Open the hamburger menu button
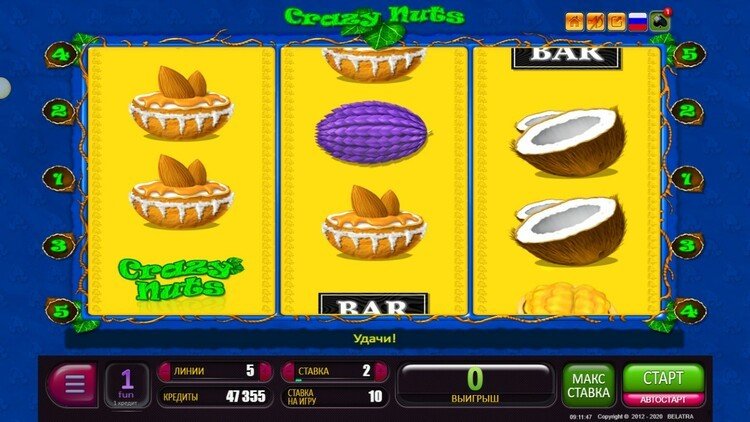 (71, 384)
